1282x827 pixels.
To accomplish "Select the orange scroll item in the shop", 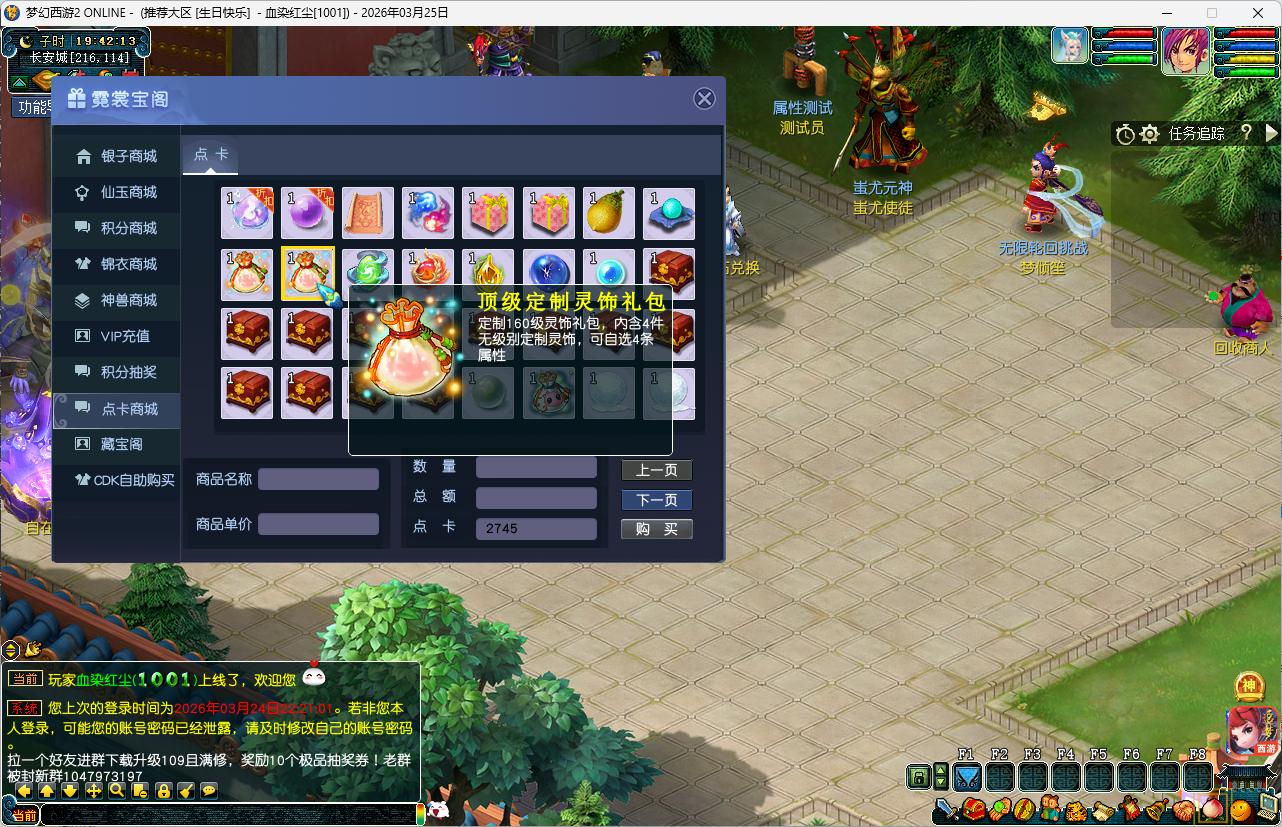I will point(368,213).
